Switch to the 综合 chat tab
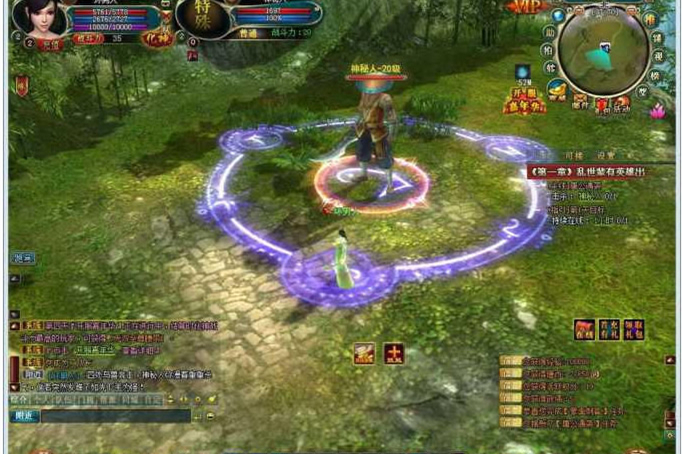 [x=19, y=399]
